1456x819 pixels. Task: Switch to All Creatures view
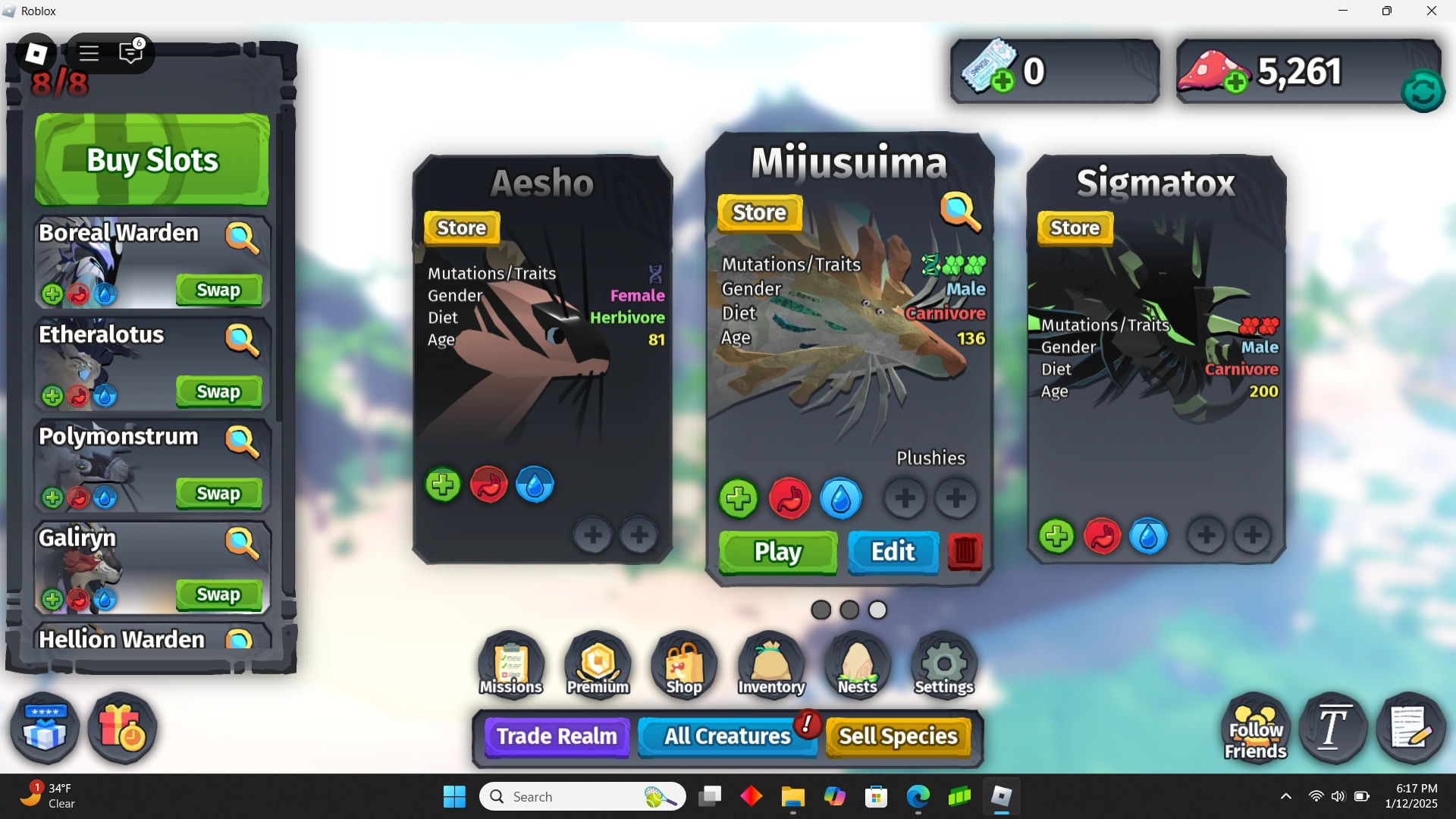point(726,736)
